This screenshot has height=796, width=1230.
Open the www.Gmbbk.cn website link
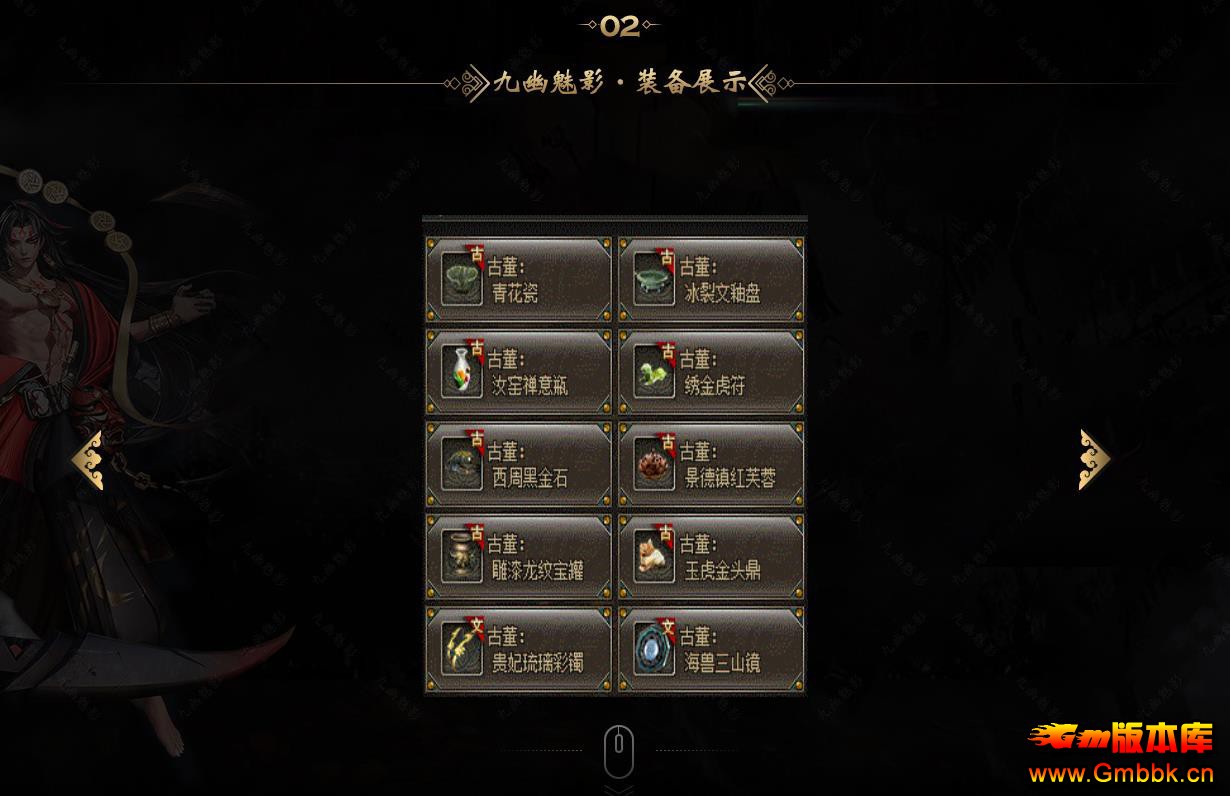point(1121,773)
